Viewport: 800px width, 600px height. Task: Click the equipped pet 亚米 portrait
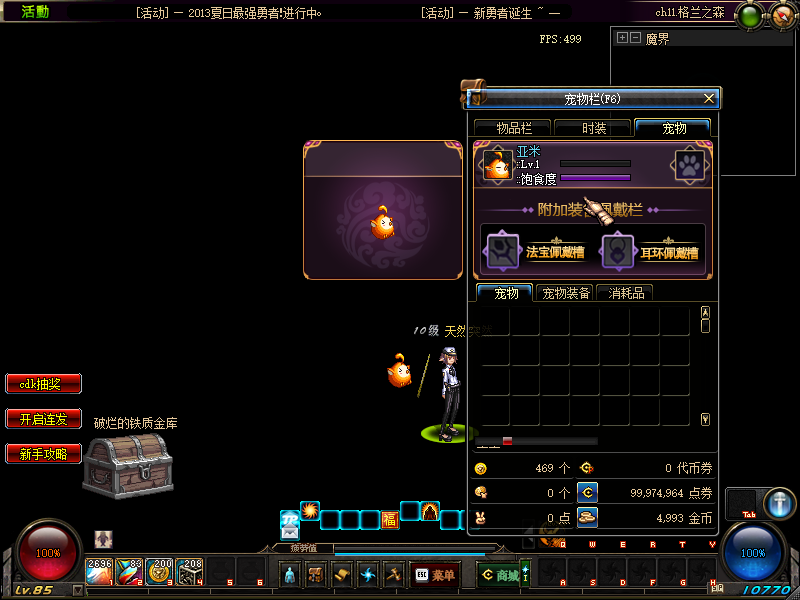(x=497, y=165)
